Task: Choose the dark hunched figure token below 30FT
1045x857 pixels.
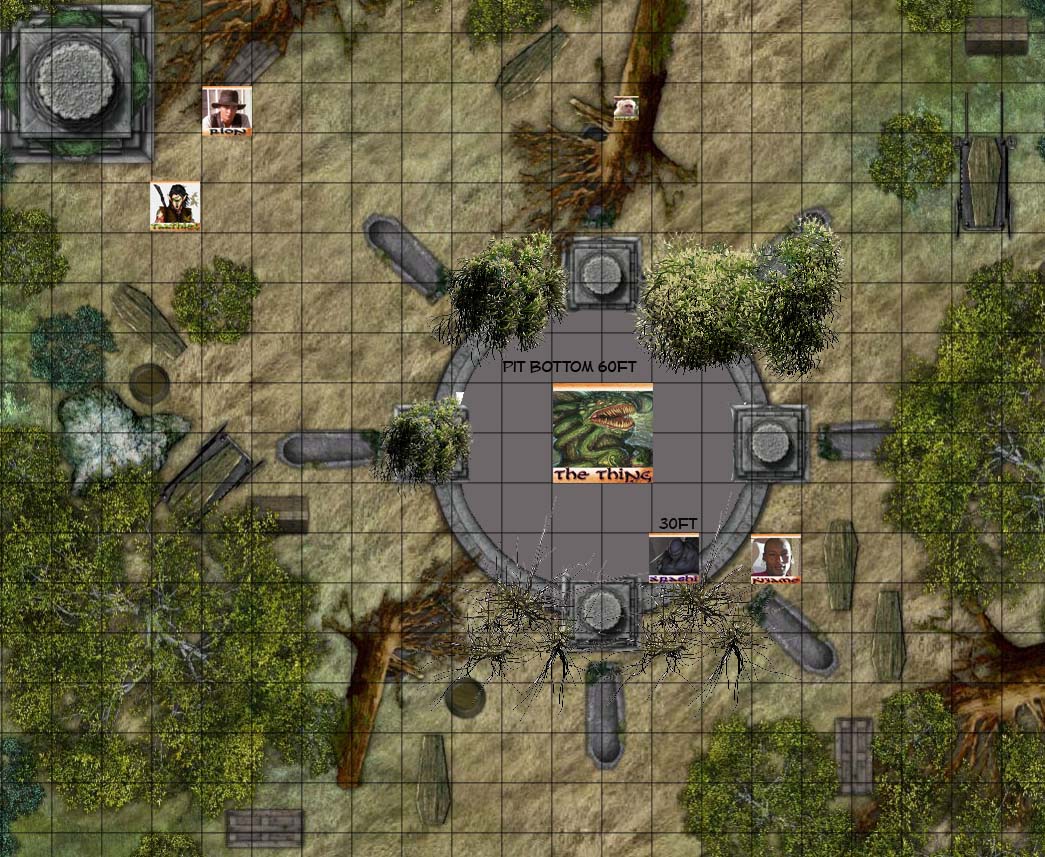Action: (673, 558)
